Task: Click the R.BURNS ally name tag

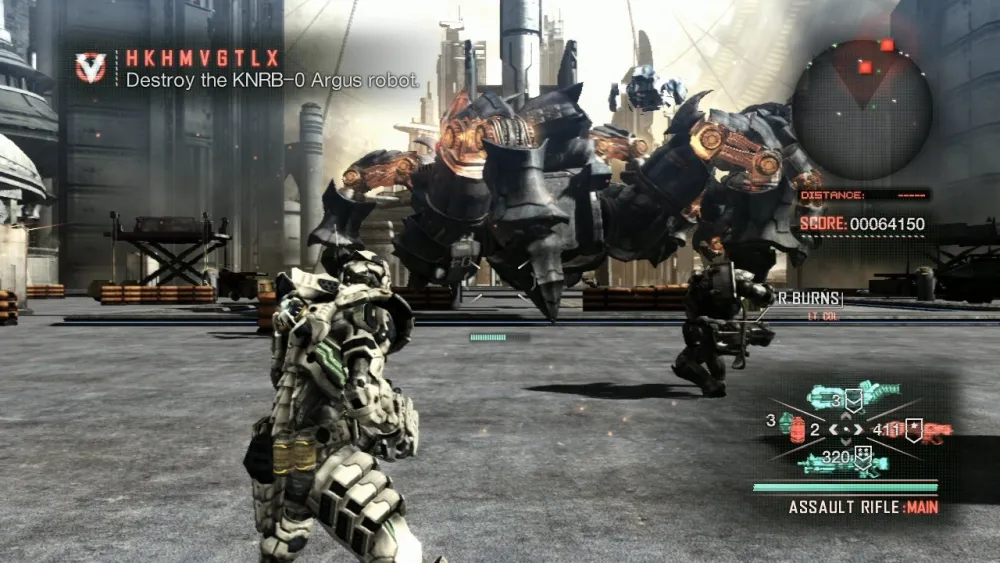Action: click(x=809, y=298)
